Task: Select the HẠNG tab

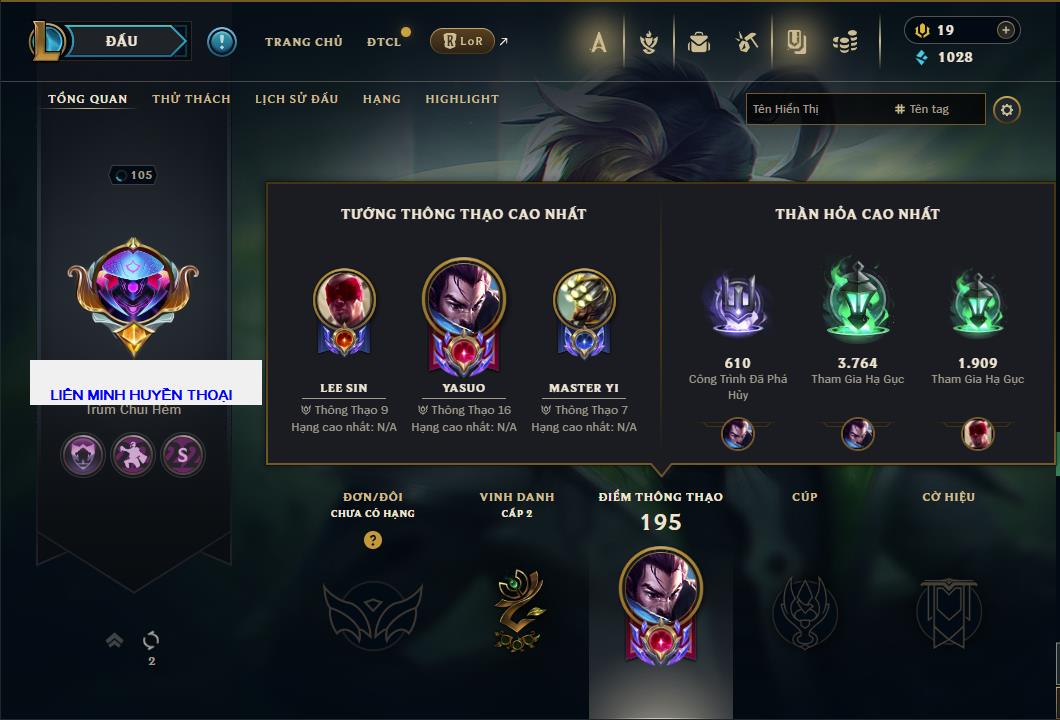Action: click(x=381, y=99)
